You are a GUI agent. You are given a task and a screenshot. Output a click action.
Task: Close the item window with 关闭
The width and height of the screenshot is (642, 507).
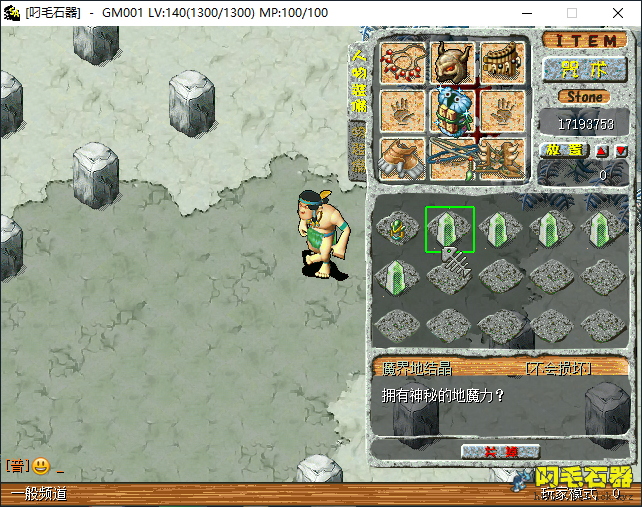500,452
